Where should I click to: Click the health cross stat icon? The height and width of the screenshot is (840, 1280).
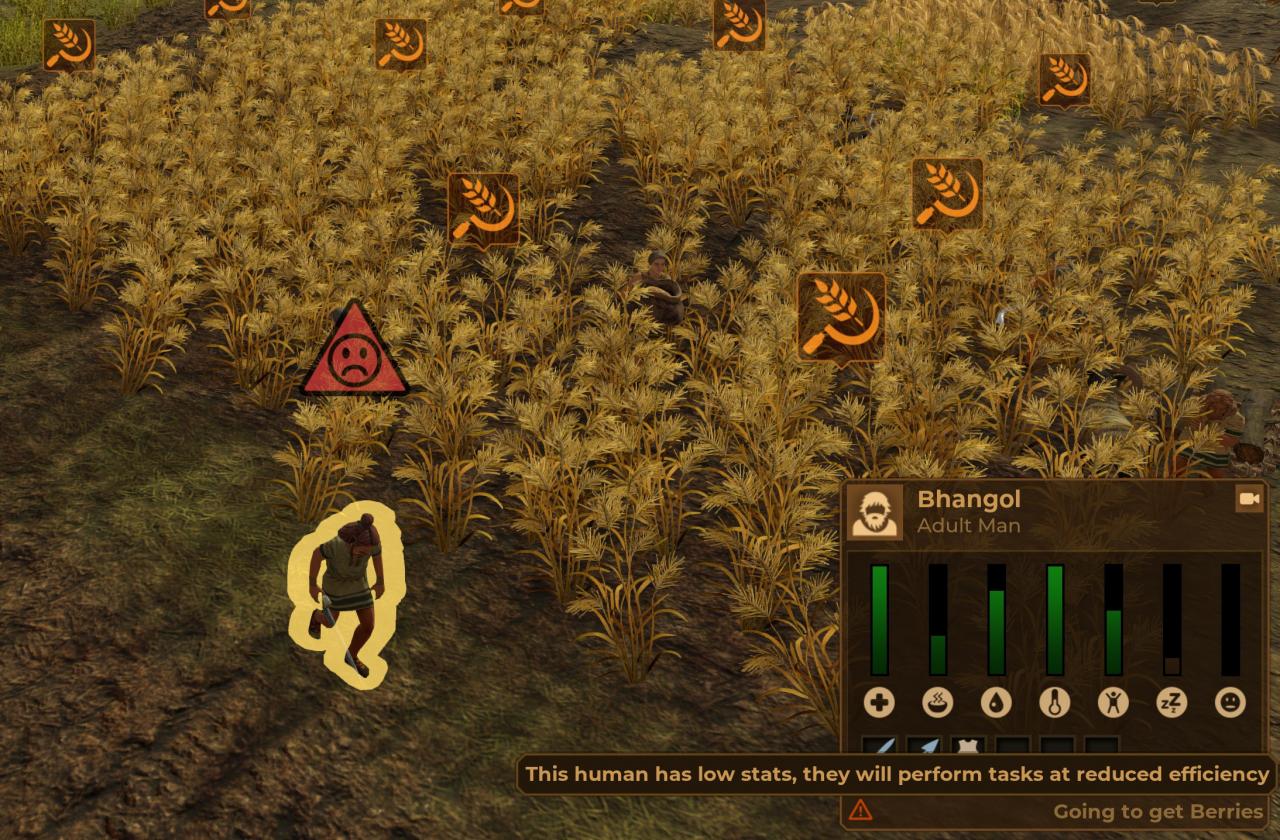(x=880, y=703)
